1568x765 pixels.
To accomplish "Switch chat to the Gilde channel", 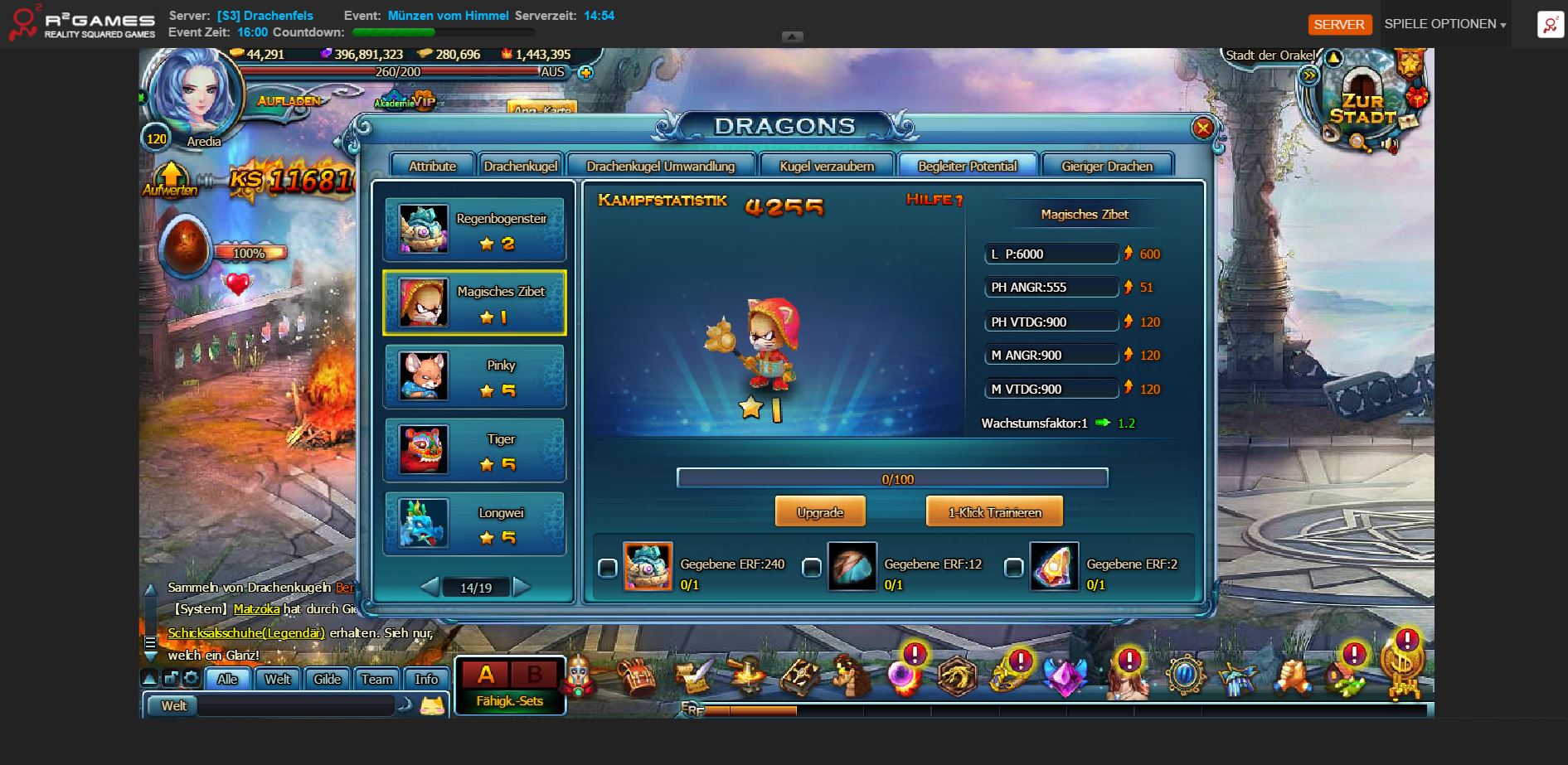I will (327, 679).
